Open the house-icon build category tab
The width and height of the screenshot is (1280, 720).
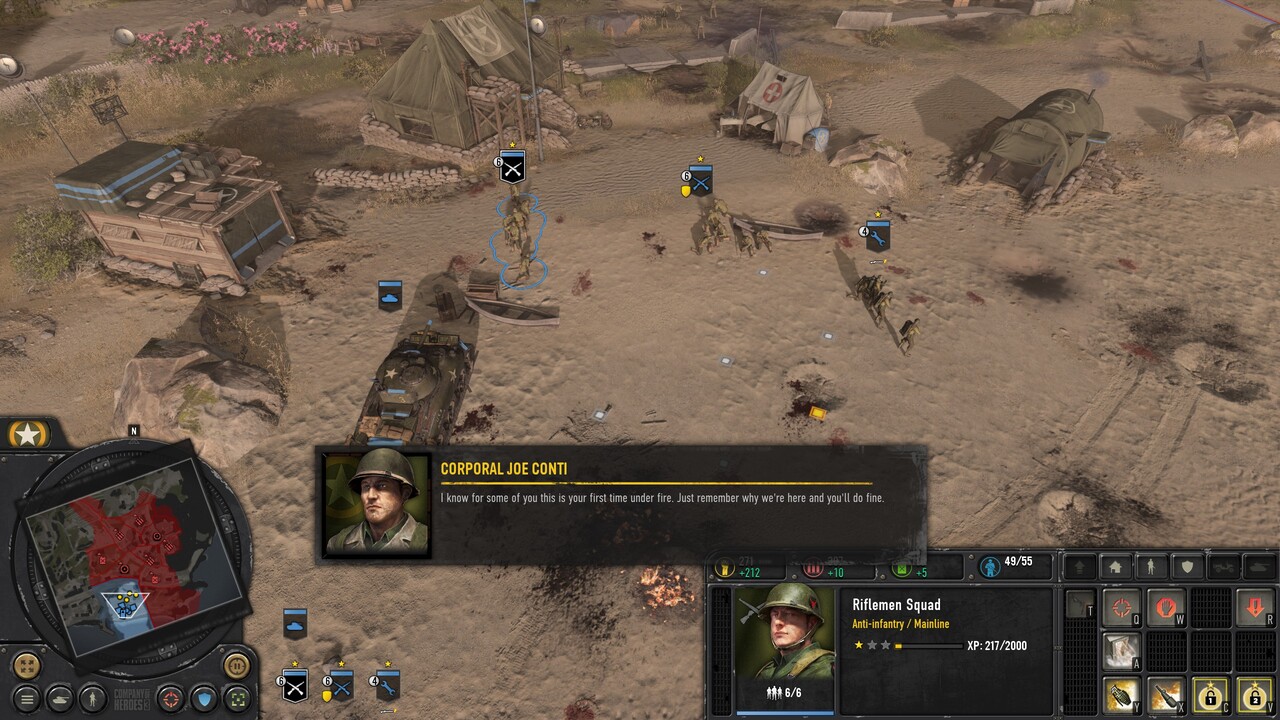pos(1116,567)
